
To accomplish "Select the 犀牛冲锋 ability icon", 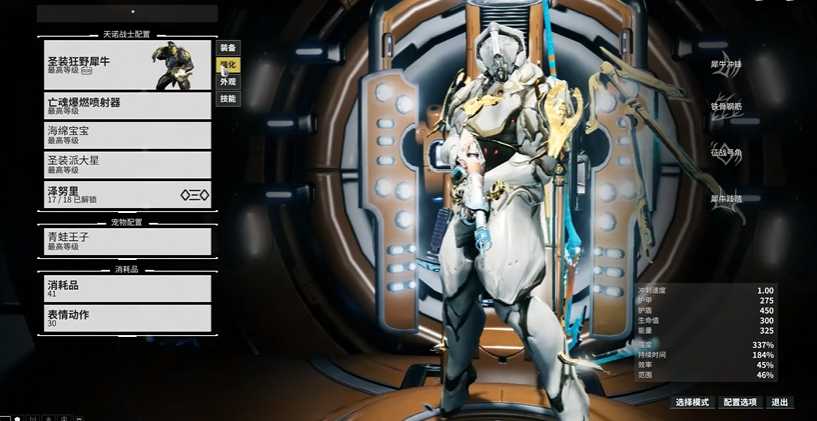I will 728,64.
